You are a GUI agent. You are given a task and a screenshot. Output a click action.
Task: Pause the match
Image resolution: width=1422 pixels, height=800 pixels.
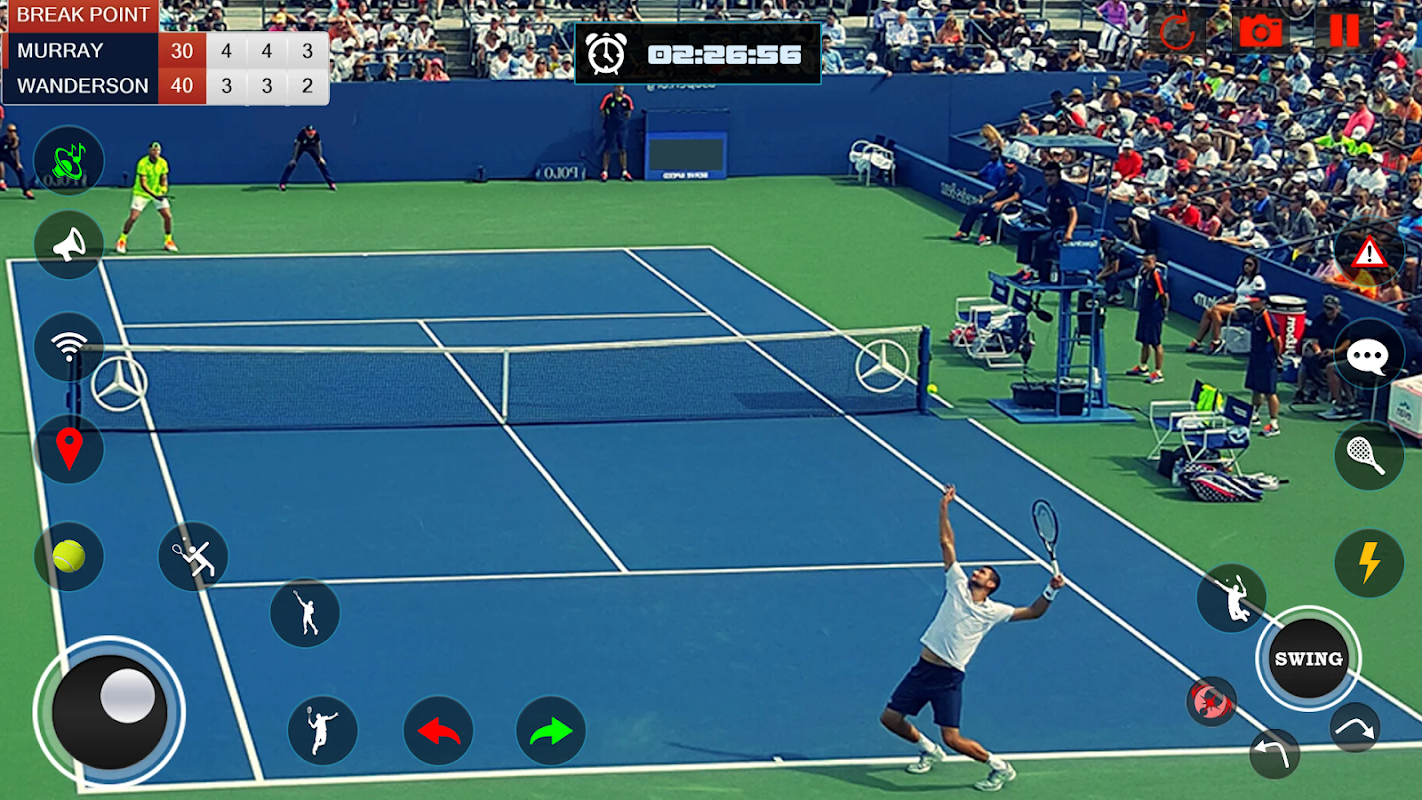click(x=1344, y=31)
